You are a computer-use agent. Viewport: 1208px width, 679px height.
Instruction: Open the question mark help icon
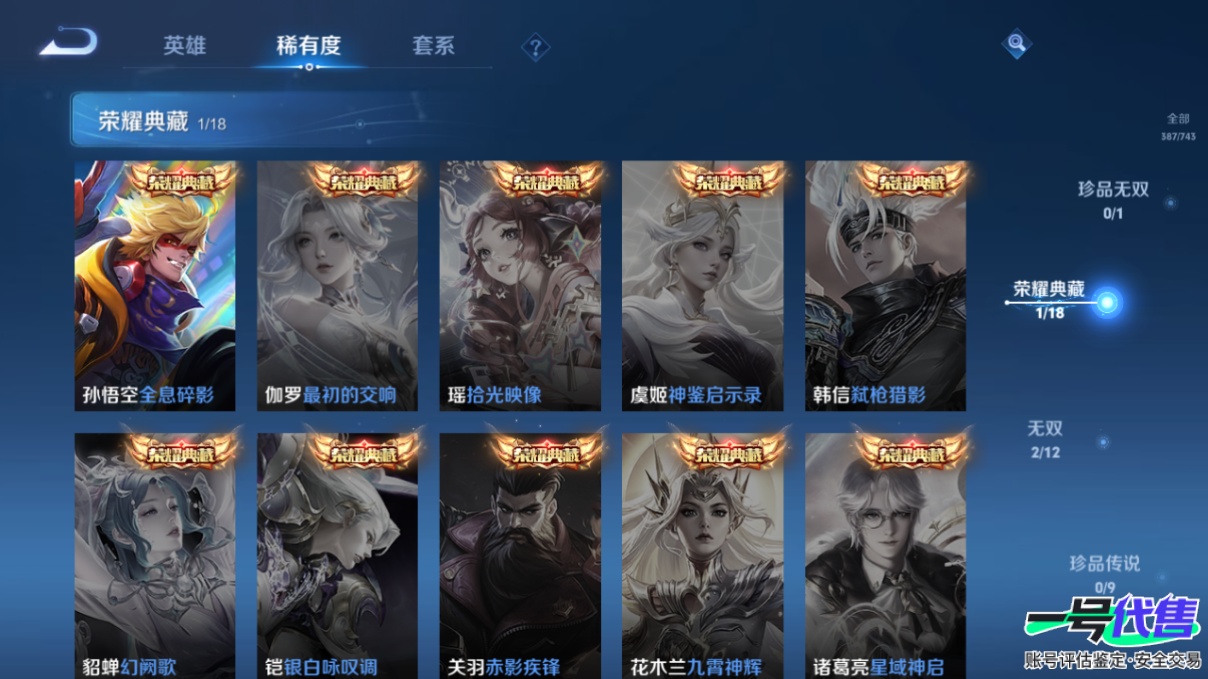[x=536, y=47]
